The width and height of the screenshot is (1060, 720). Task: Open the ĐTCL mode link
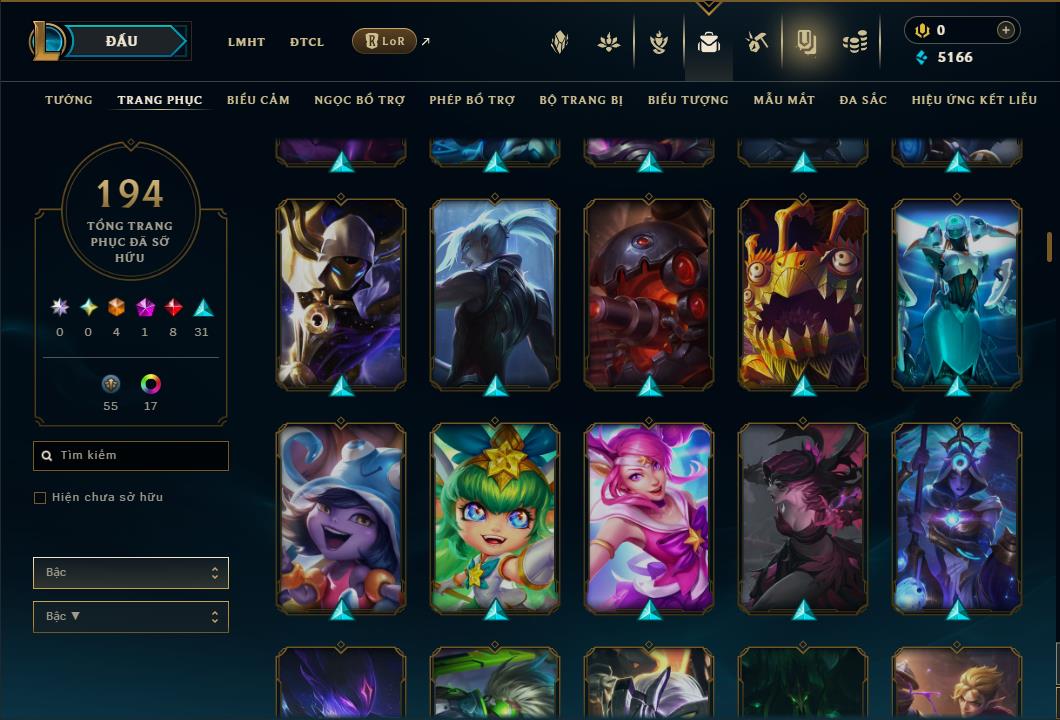tap(307, 42)
